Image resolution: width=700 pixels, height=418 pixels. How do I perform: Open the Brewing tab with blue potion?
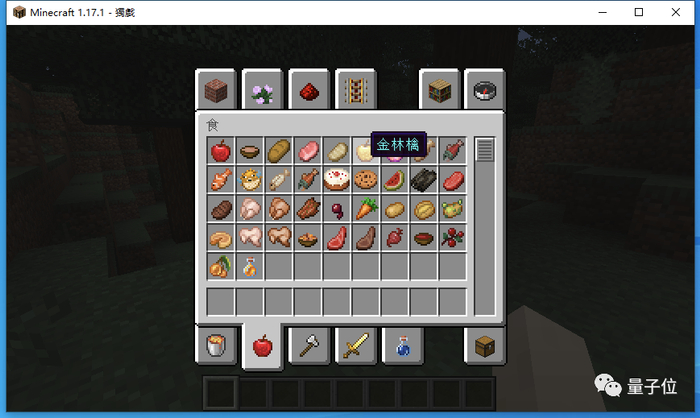tap(402, 346)
